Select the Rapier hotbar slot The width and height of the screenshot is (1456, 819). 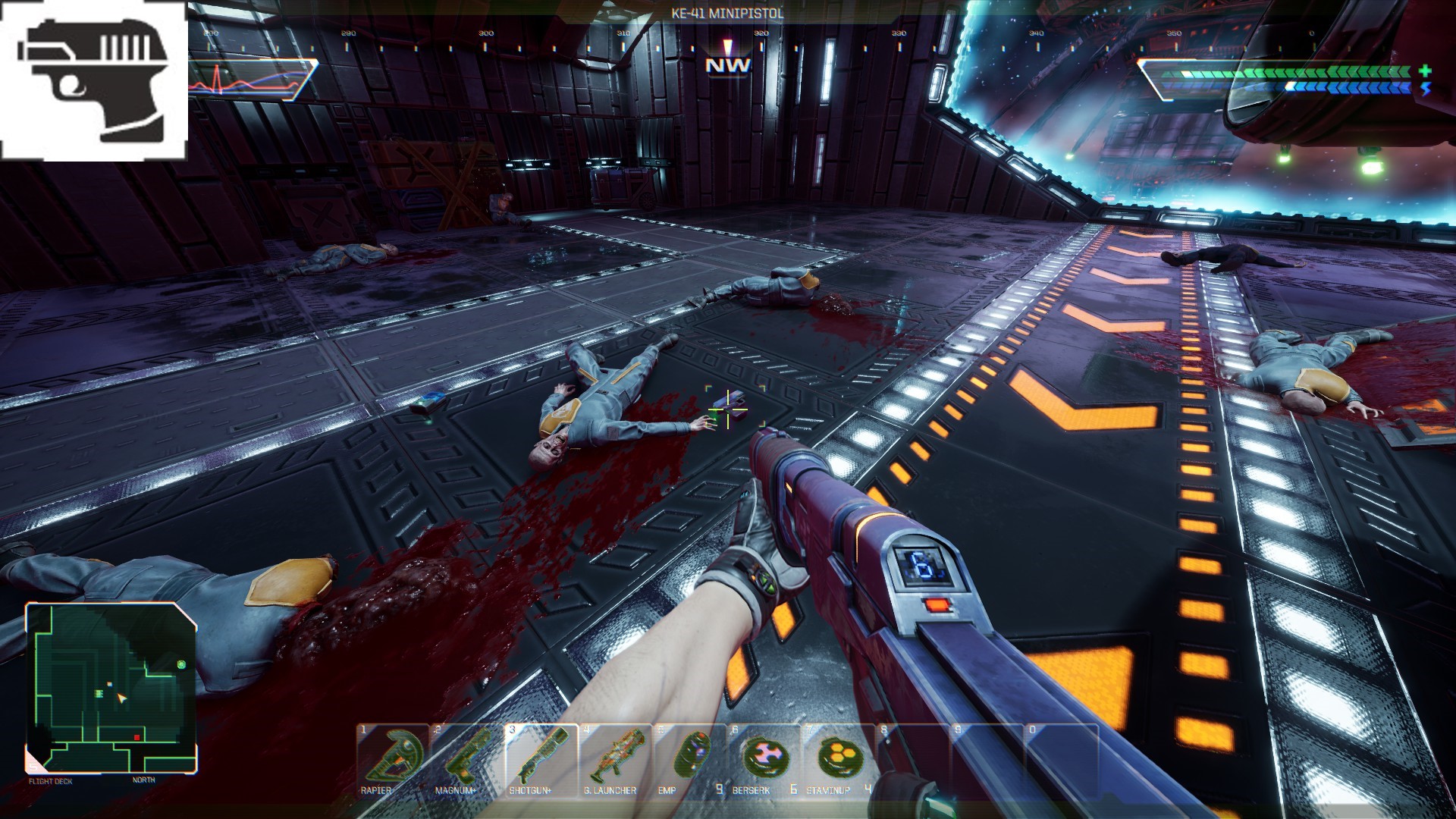click(393, 759)
